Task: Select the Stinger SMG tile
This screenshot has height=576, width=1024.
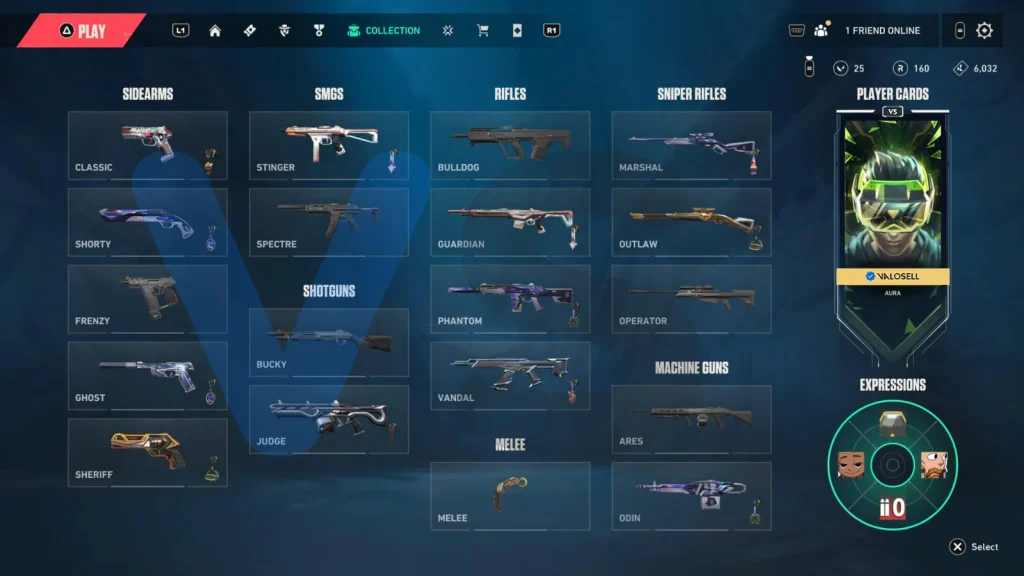Action: [x=329, y=145]
